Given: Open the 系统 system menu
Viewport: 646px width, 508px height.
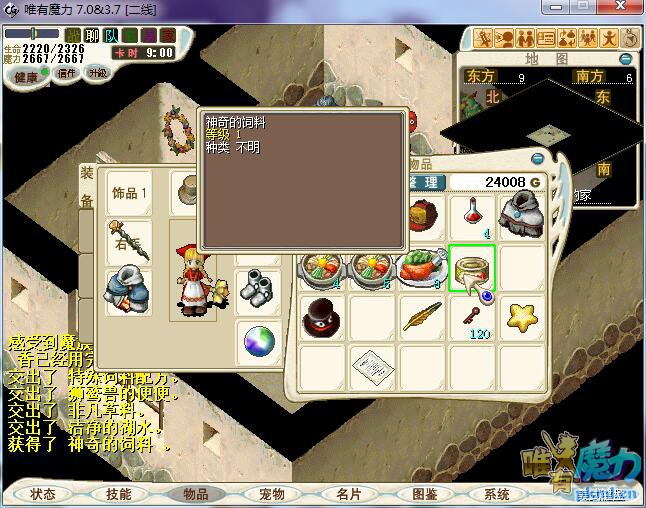Looking at the screenshot, I should coord(497,494).
